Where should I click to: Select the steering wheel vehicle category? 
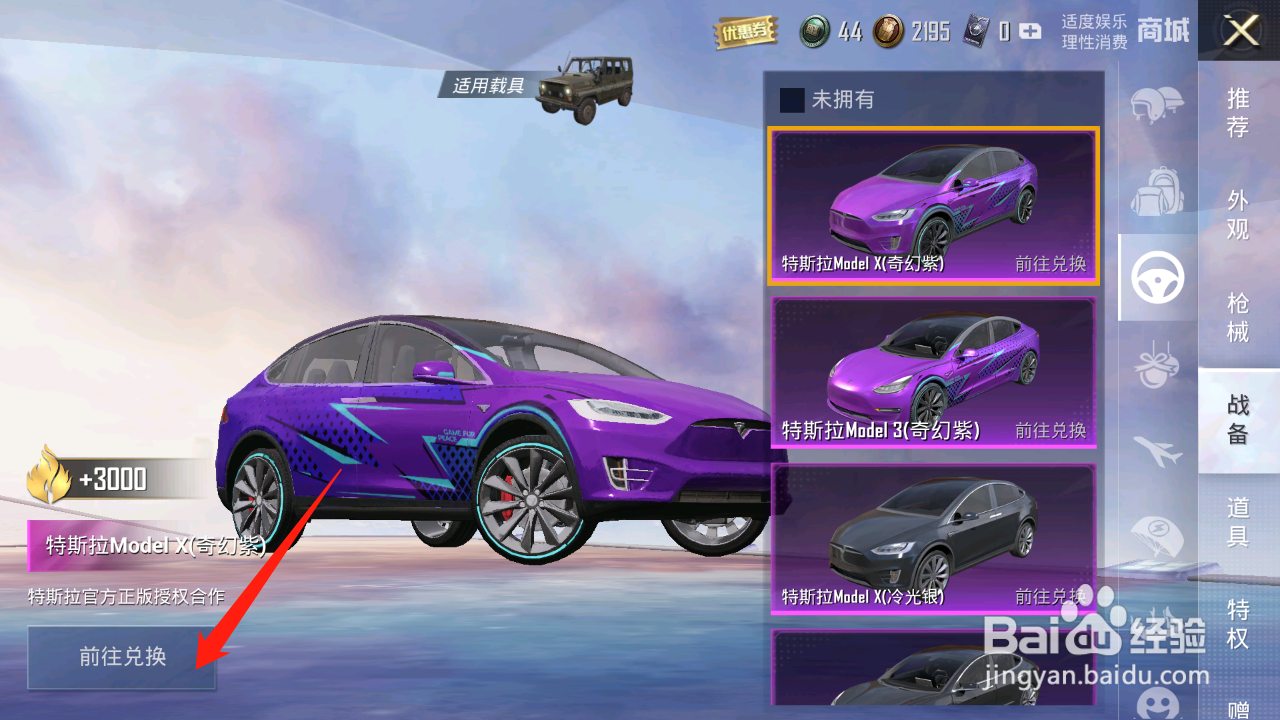[x=1158, y=278]
